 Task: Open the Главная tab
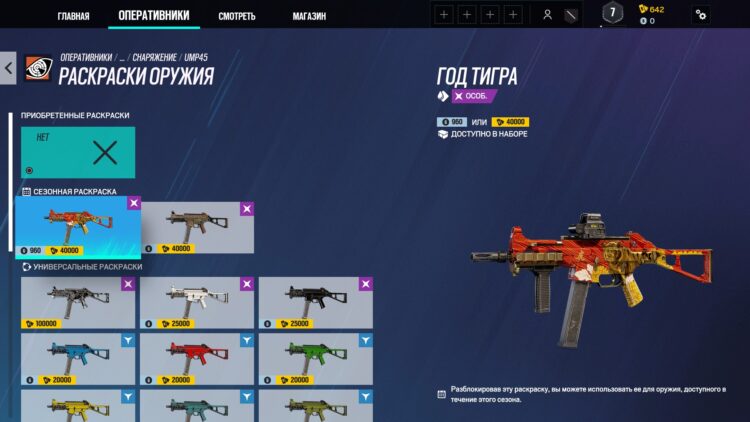[73, 16]
